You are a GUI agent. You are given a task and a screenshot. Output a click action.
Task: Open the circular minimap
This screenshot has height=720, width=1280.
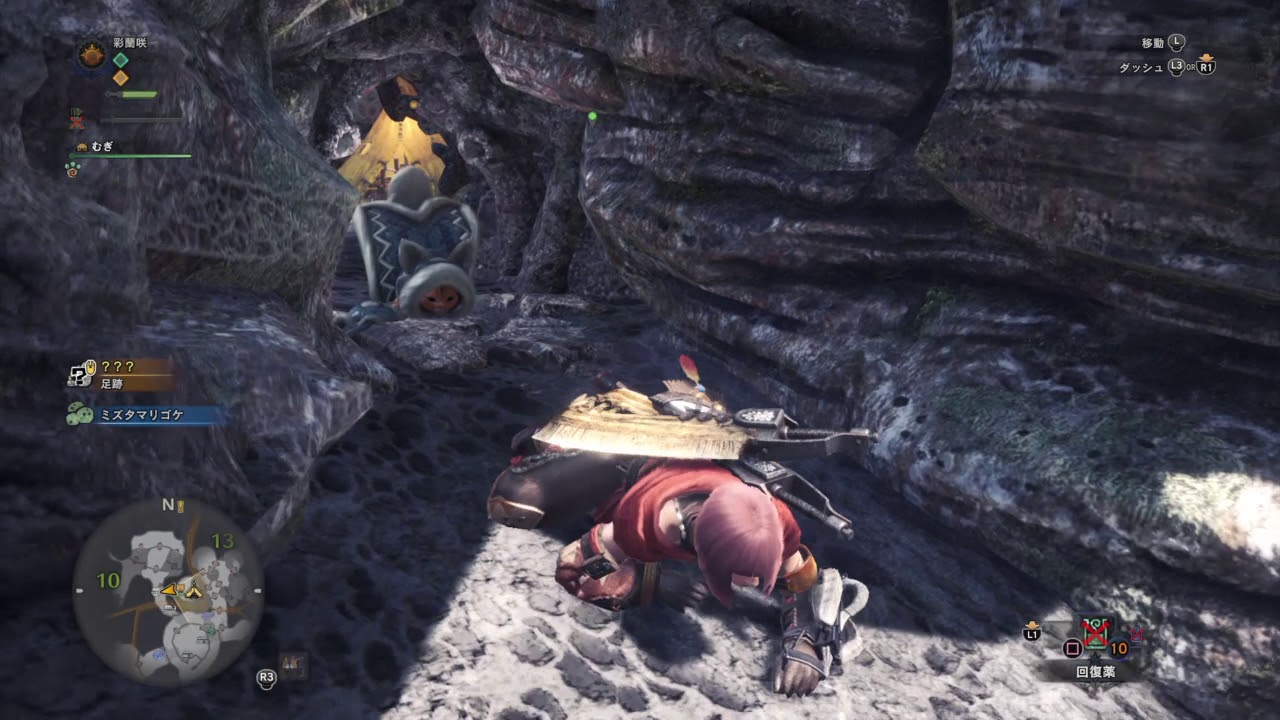click(168, 592)
